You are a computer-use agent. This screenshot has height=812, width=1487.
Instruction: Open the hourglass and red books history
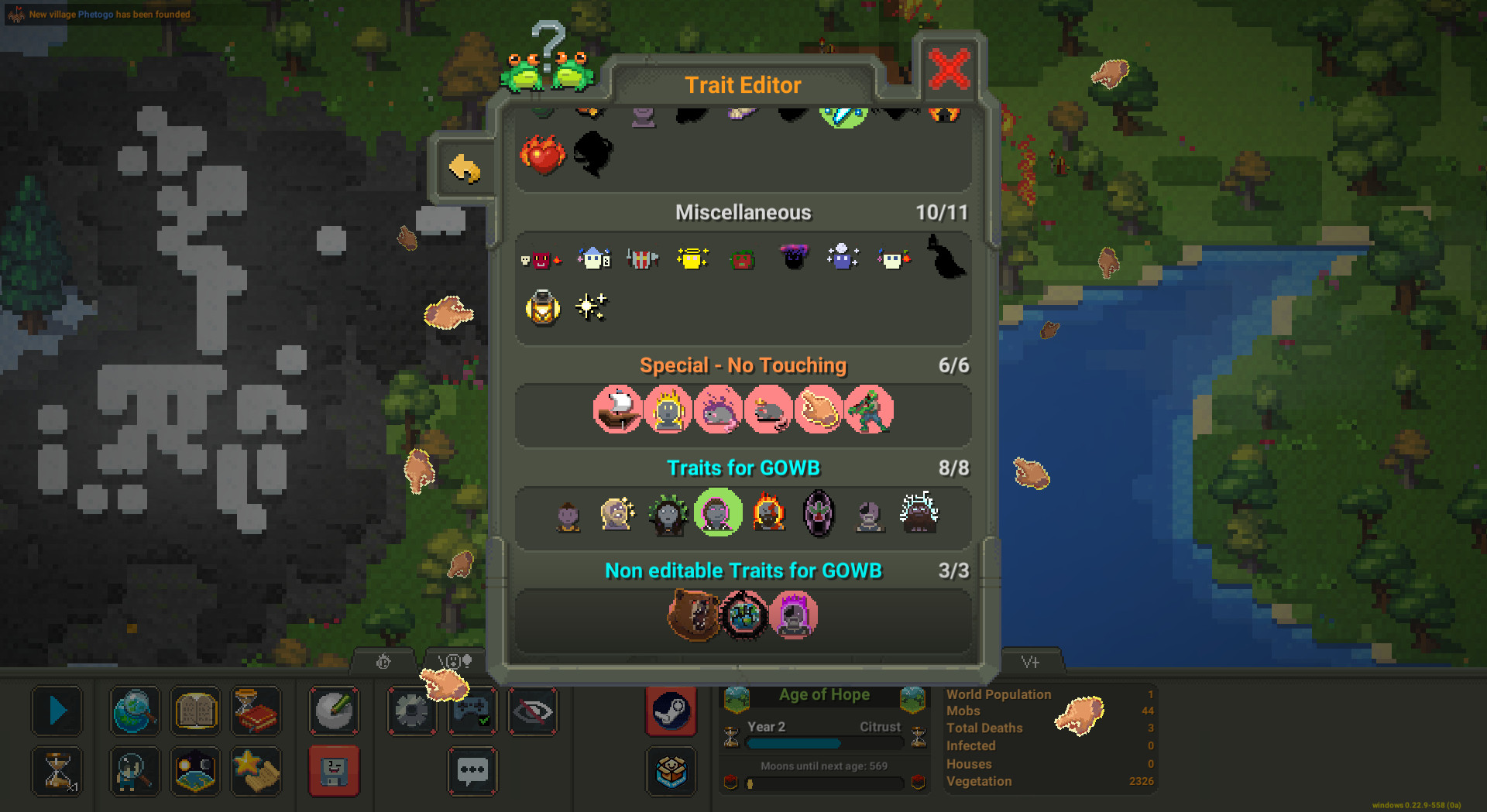click(x=256, y=711)
